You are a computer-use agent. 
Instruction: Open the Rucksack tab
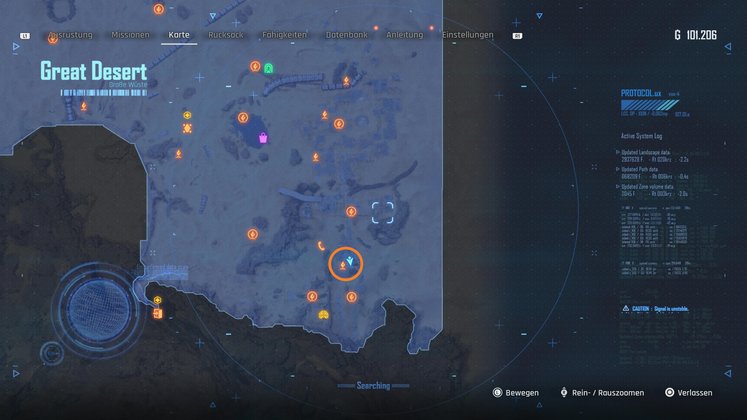[226, 35]
